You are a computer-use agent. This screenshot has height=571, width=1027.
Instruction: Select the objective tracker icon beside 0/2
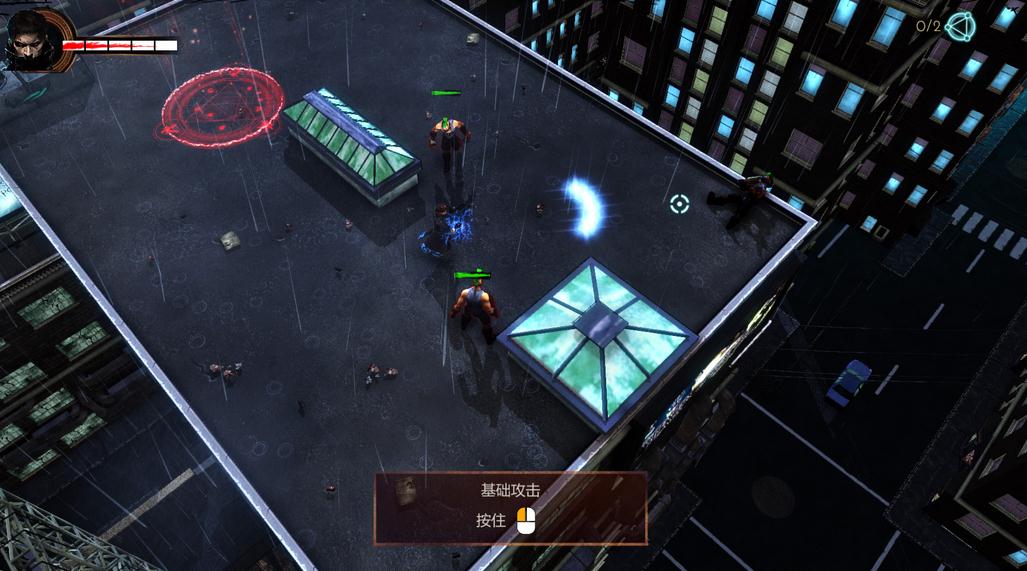point(961,26)
